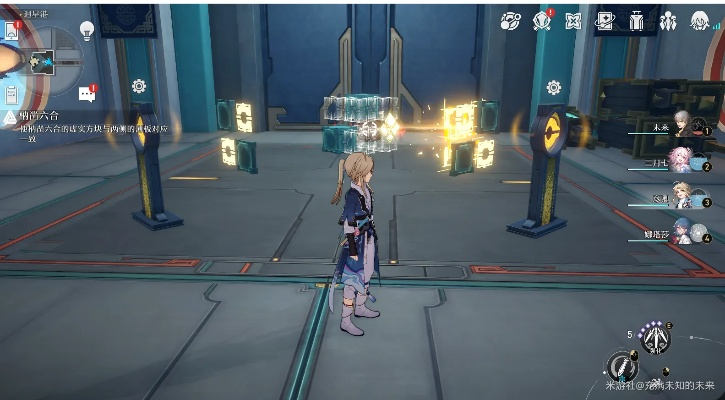Image resolution: width=725 pixels, height=400 pixels.
Task: Open the planet travel log icon
Action: click(x=510, y=21)
